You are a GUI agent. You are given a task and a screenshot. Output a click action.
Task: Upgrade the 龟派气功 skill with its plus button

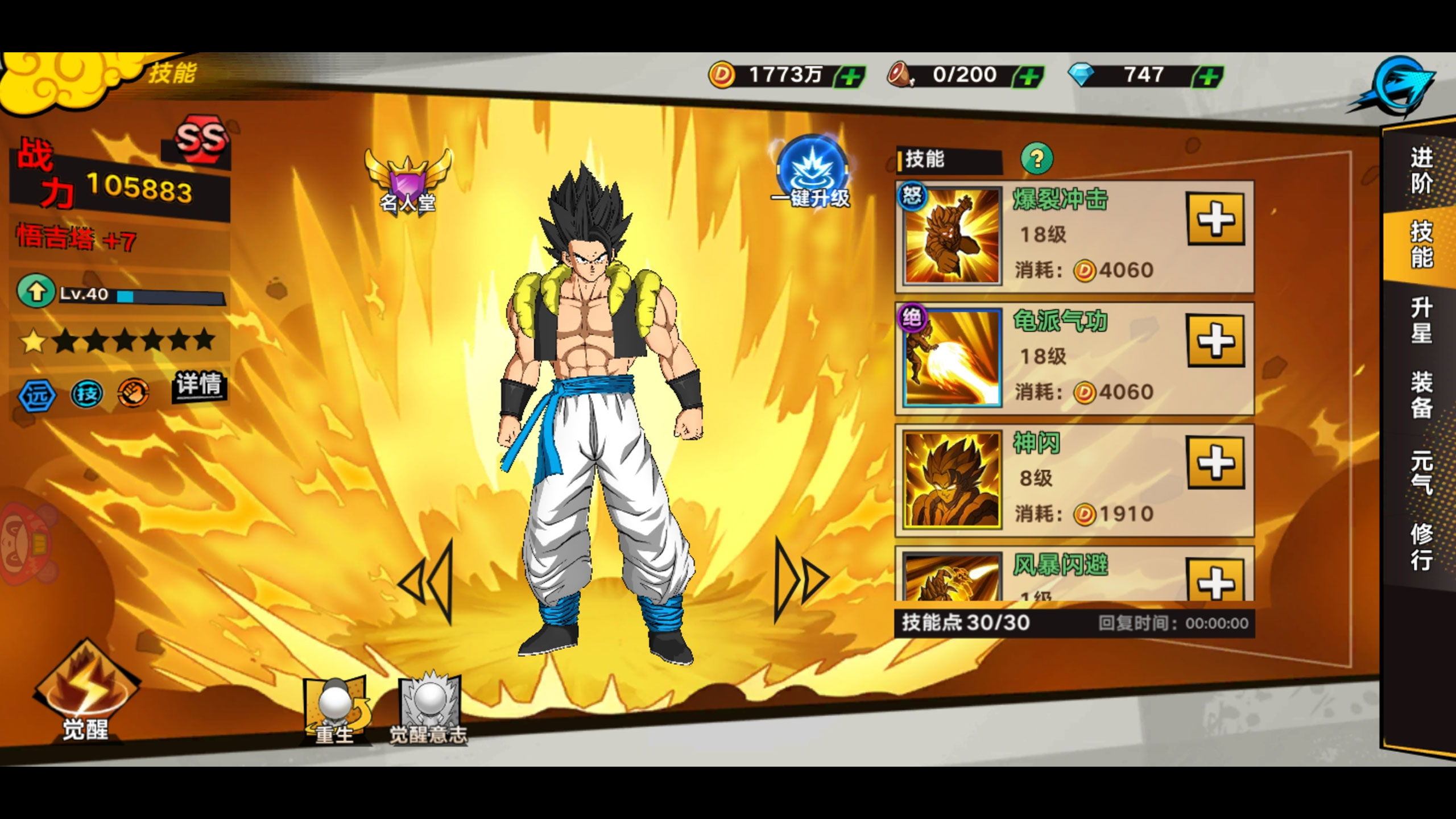tap(1215, 341)
